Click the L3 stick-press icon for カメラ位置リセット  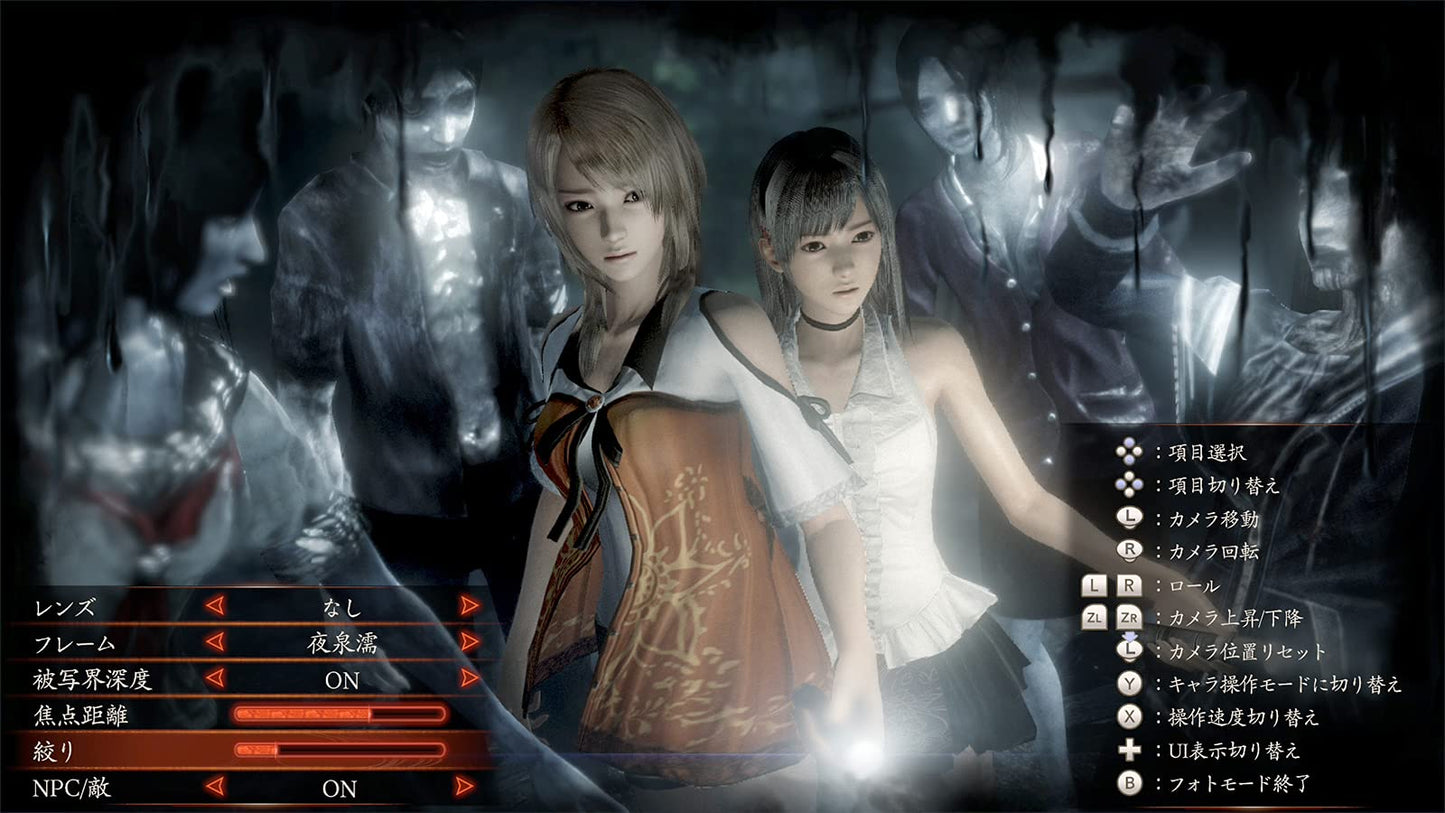coord(1129,650)
